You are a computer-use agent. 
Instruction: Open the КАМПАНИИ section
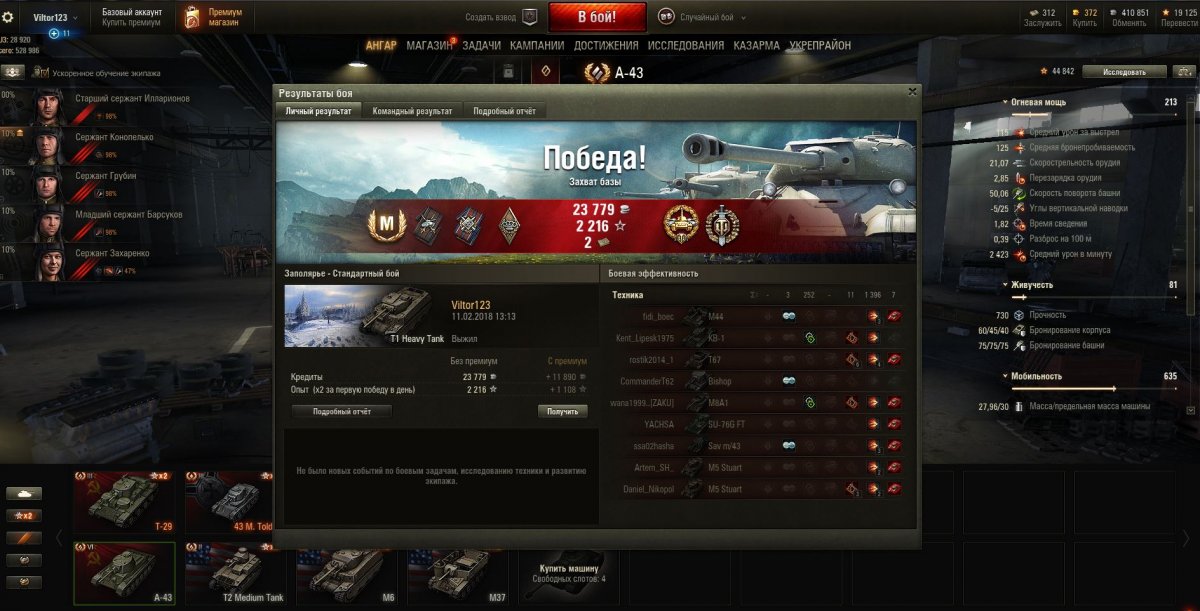tap(537, 45)
